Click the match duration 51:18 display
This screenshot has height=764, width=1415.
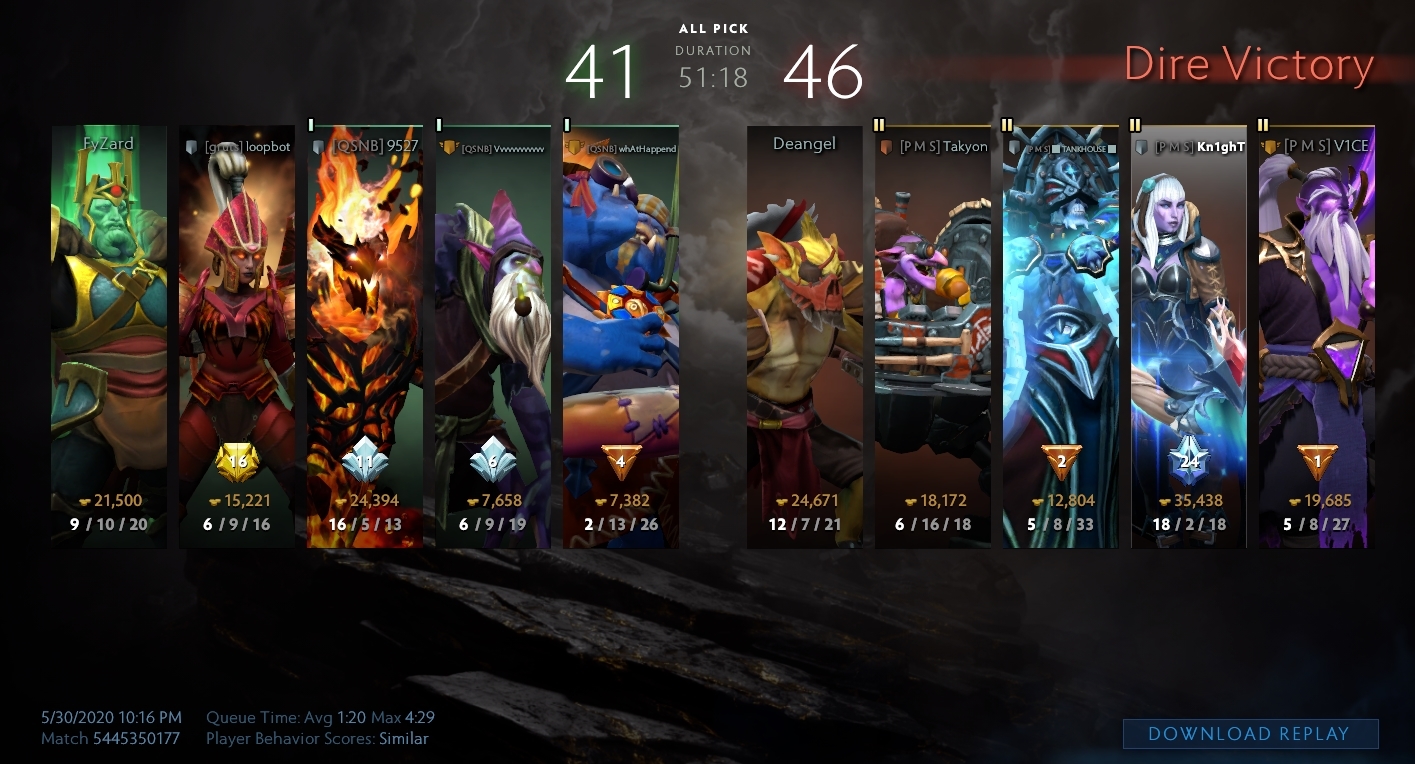[x=713, y=79]
